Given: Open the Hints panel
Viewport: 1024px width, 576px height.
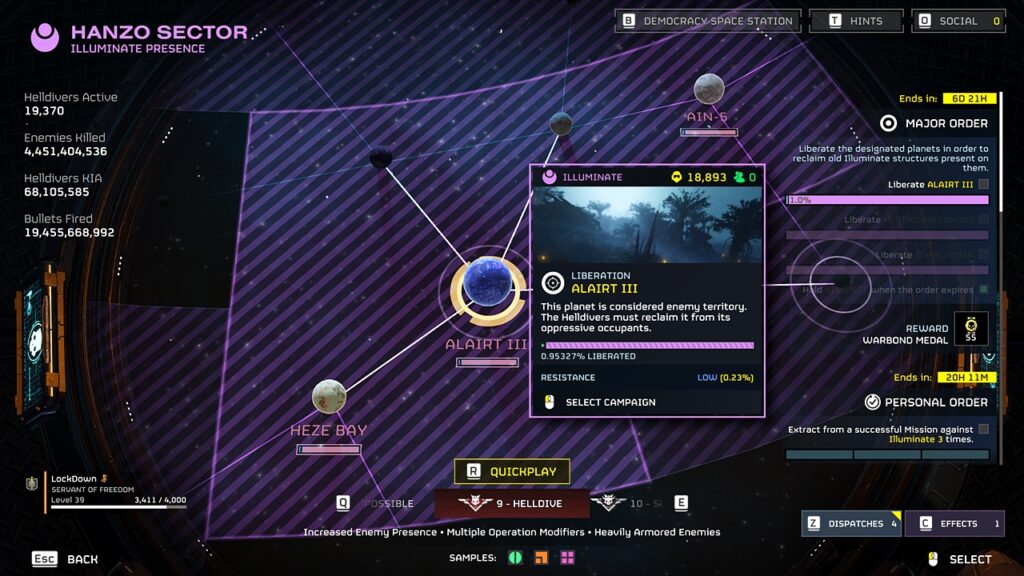Looking at the screenshot, I should pos(856,21).
